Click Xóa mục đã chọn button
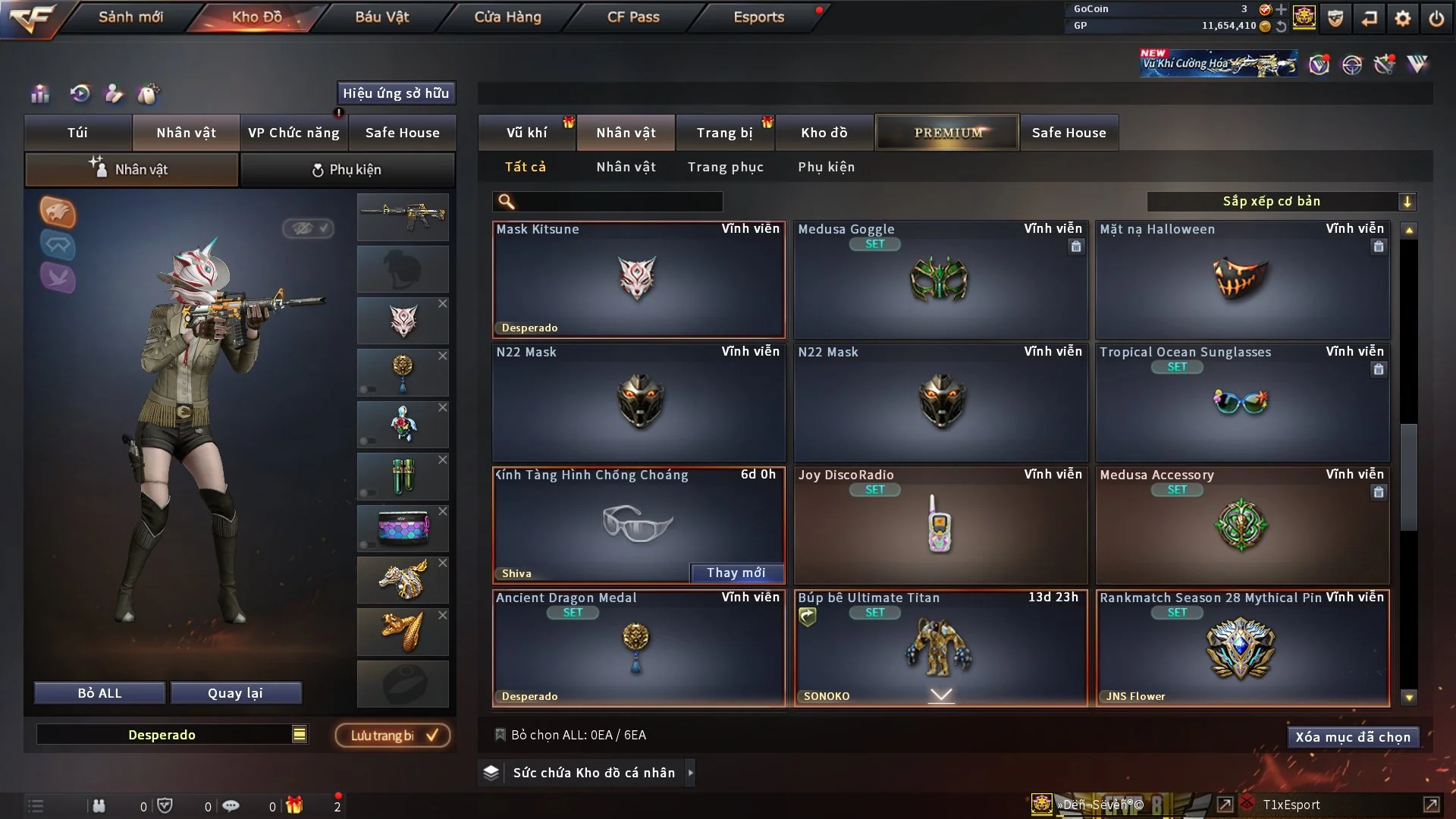 click(1352, 737)
